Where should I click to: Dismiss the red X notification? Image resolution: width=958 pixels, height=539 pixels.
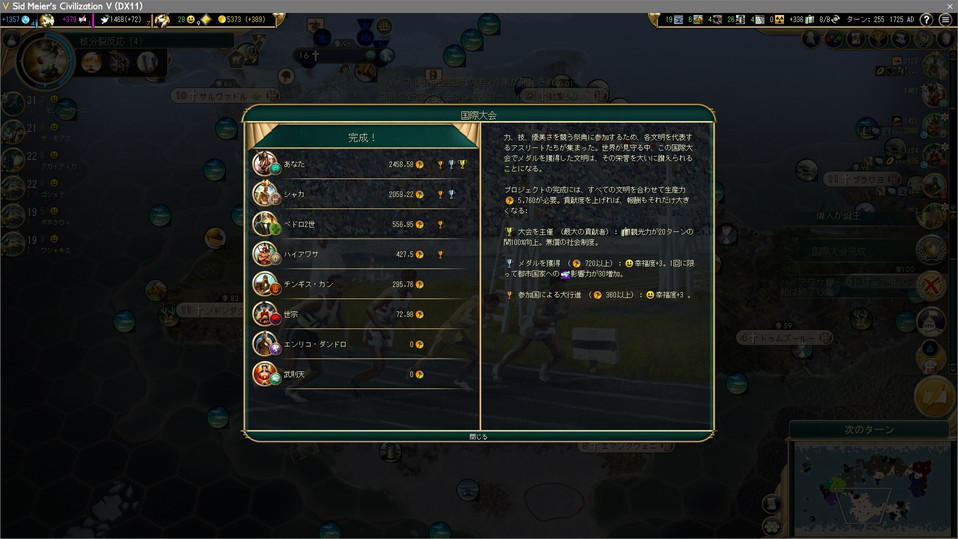932,284
